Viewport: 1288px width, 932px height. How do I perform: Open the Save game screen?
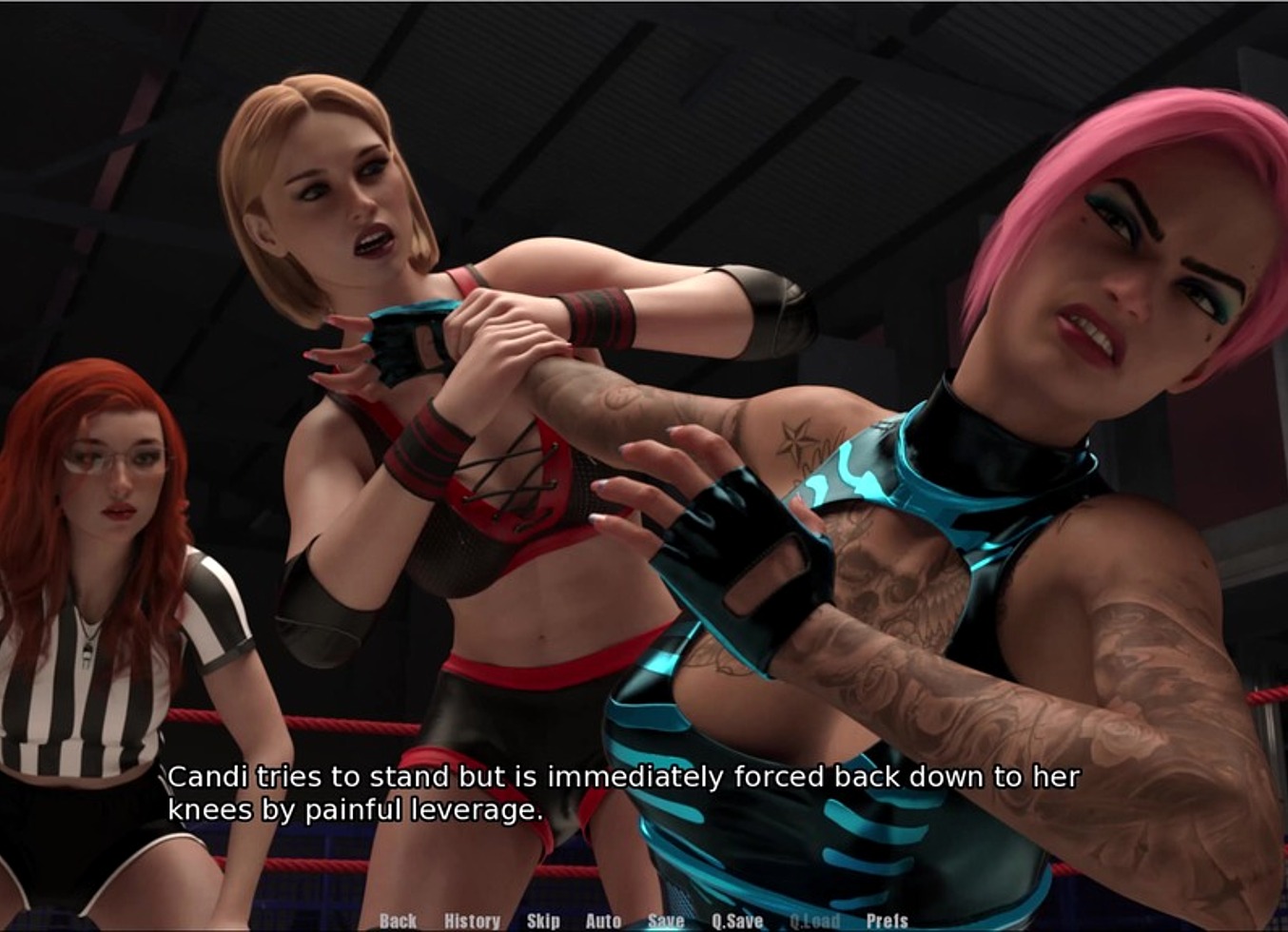coord(666,921)
